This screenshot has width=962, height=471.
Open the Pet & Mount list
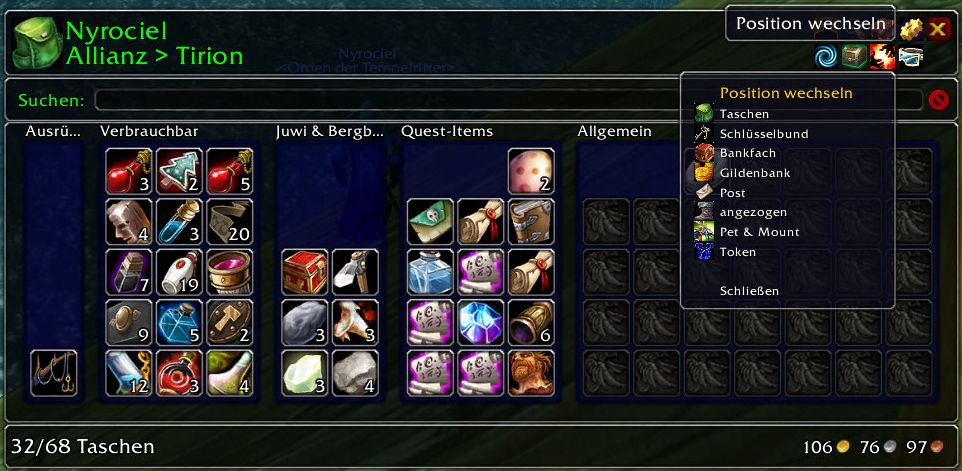click(x=759, y=232)
